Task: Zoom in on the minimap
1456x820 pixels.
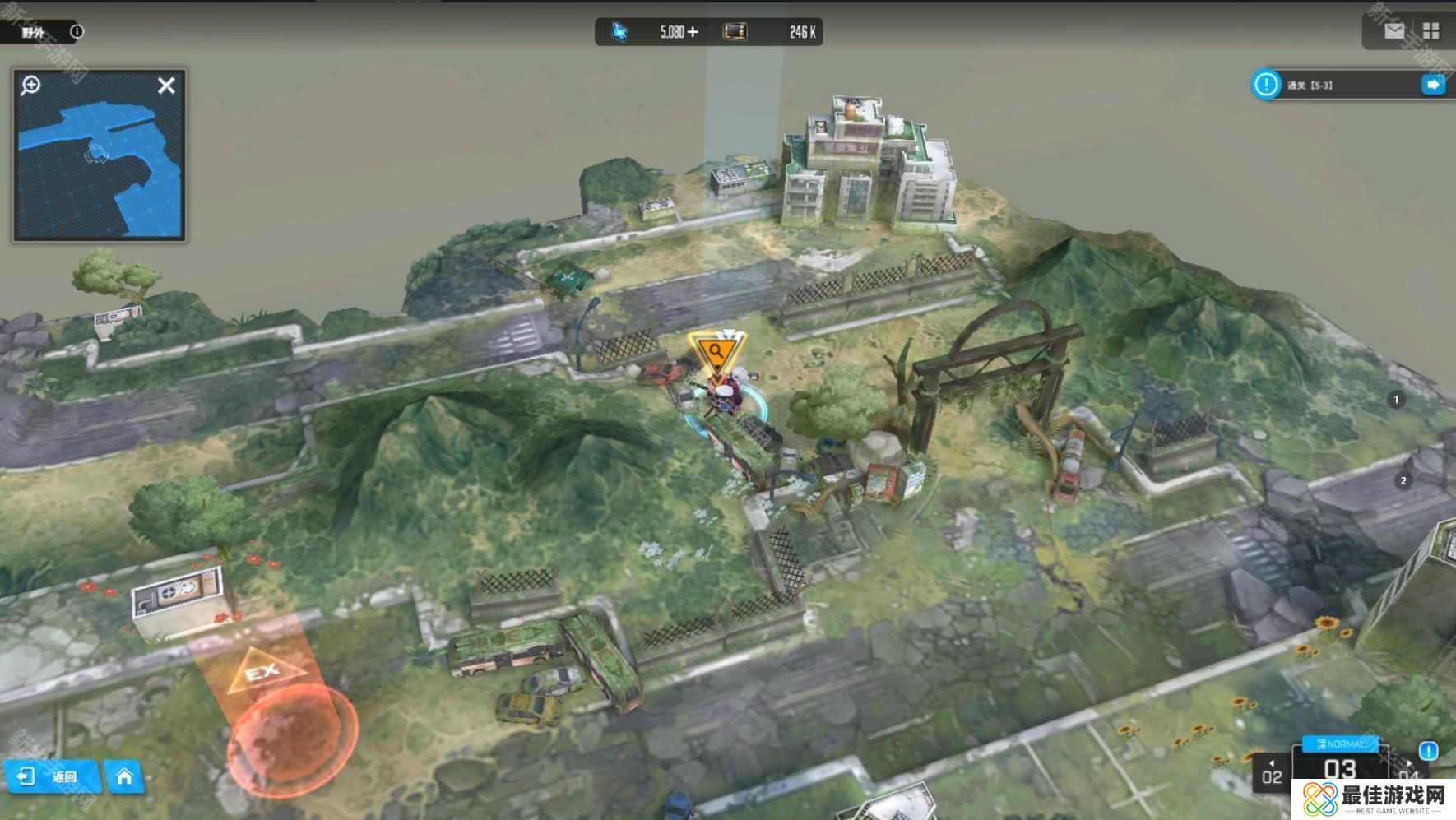Action: click(x=31, y=85)
